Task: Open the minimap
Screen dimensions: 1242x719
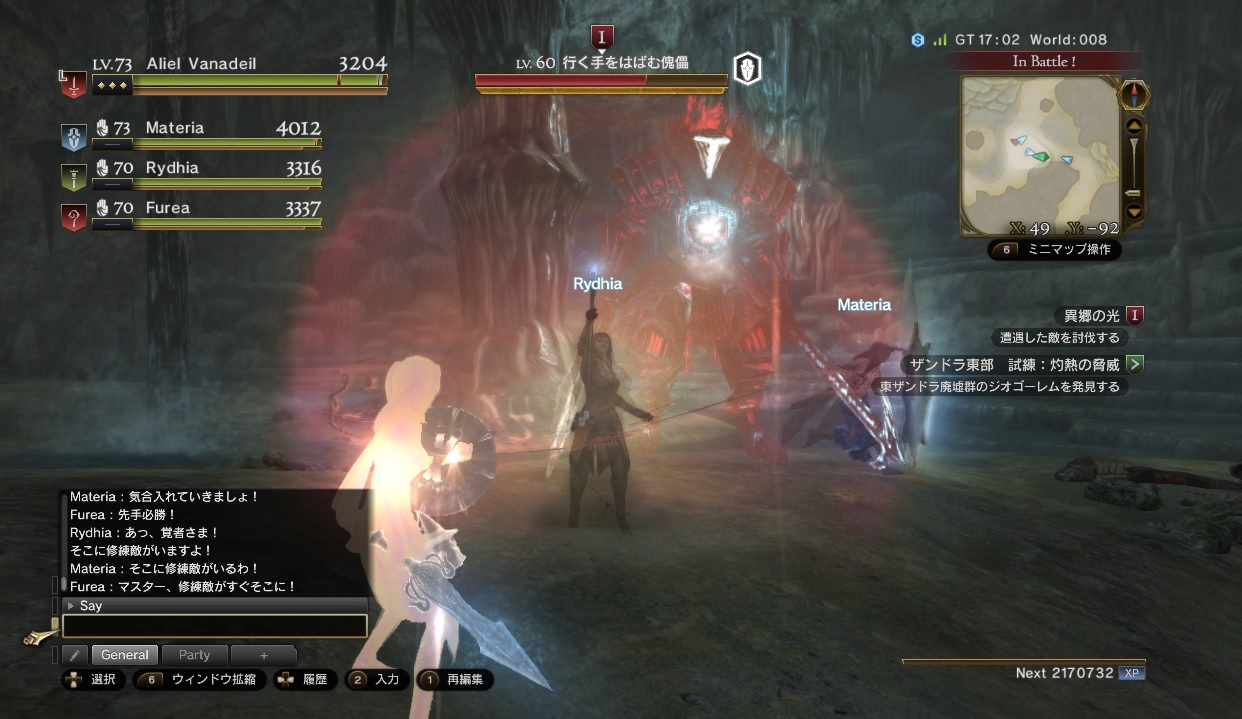Action: 1035,155
